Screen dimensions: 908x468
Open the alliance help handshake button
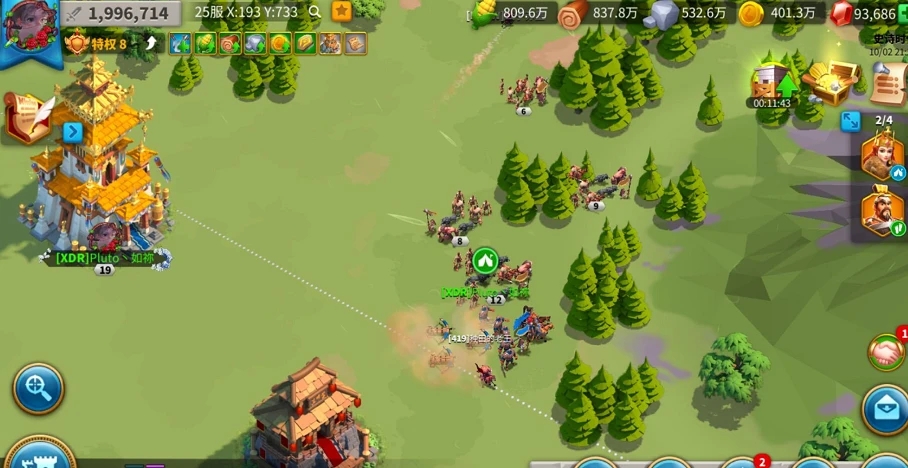(x=885, y=352)
